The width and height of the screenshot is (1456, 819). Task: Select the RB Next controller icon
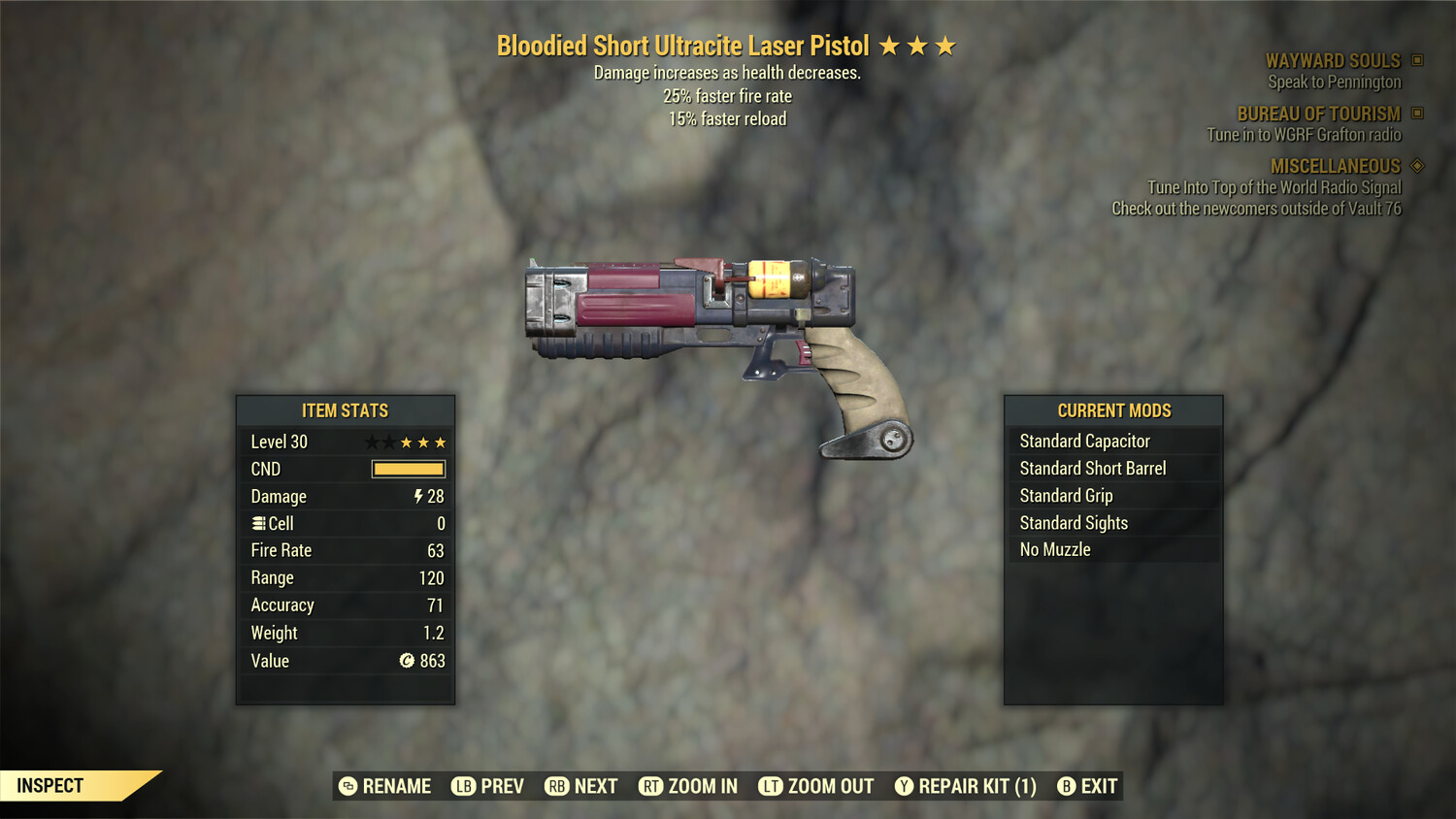click(557, 786)
